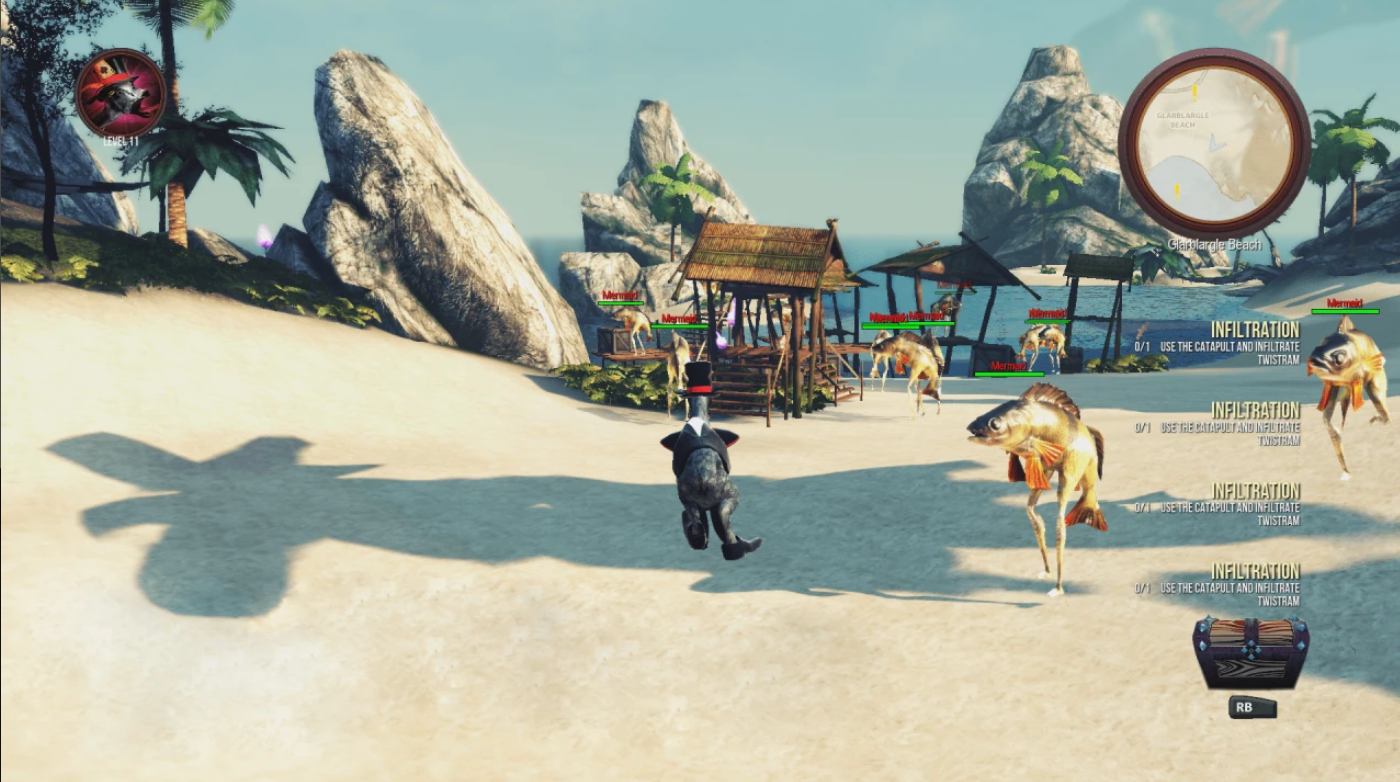Click the player arrow in the minimap center

1217,142
